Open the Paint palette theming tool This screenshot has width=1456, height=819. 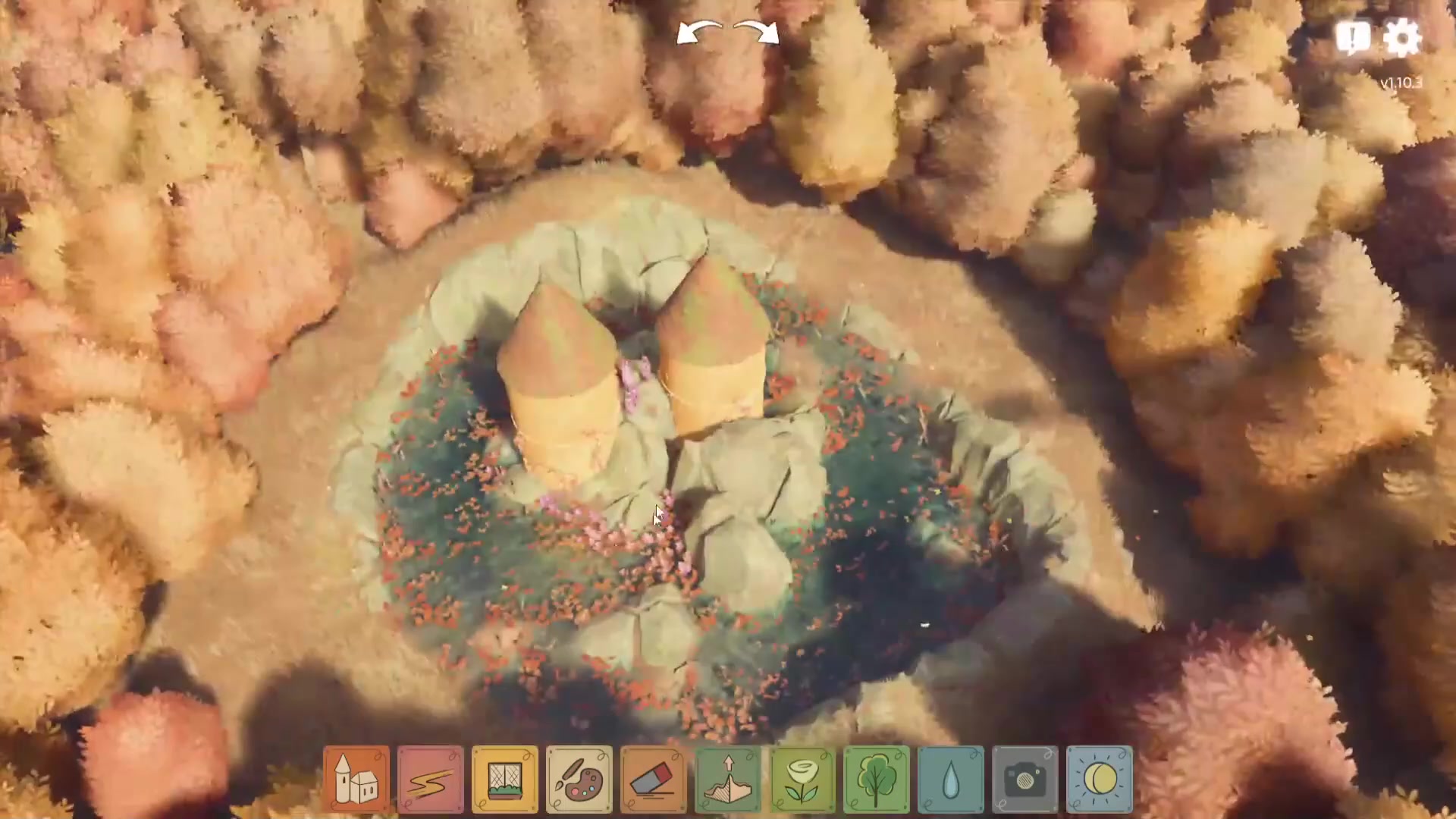coord(579,778)
